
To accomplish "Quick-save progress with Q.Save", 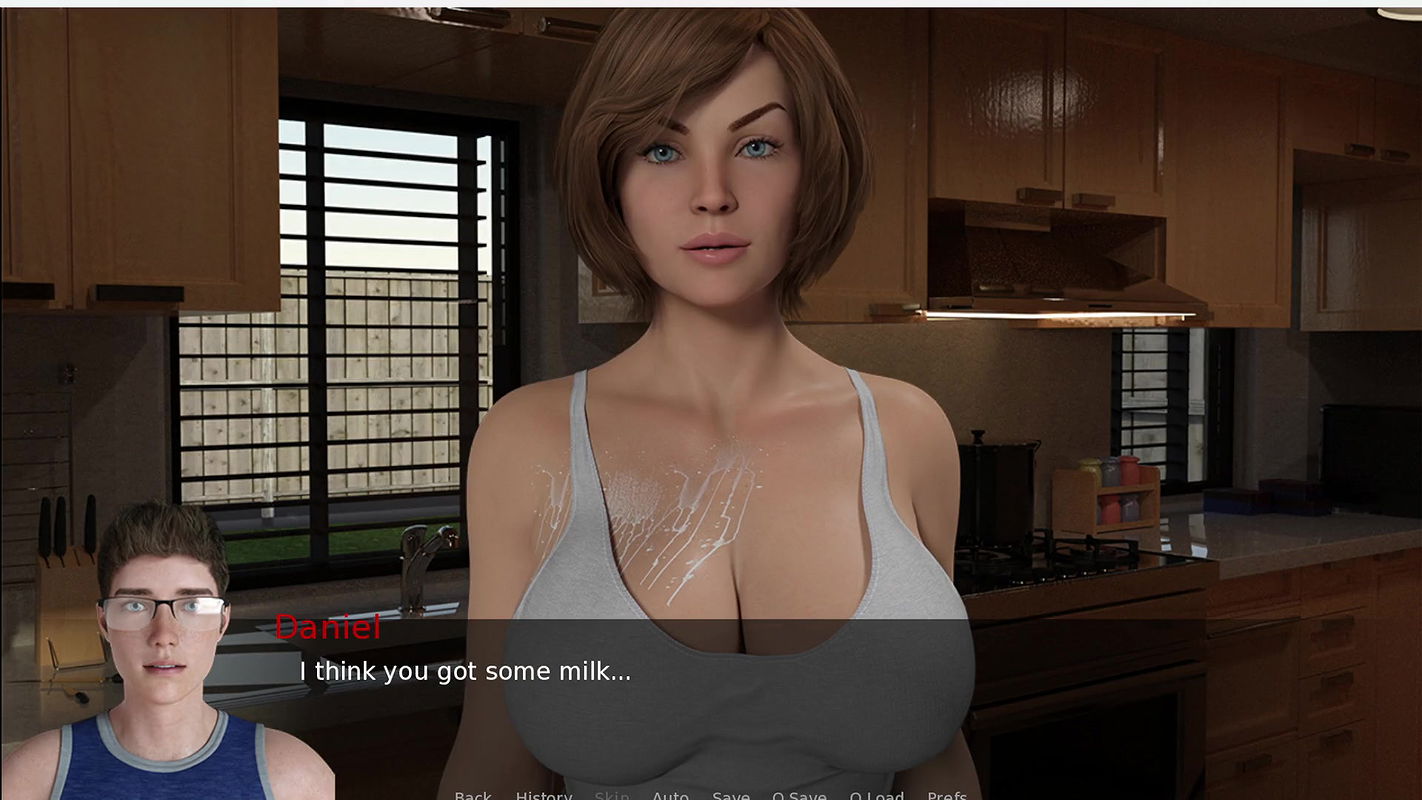I will click(799, 795).
